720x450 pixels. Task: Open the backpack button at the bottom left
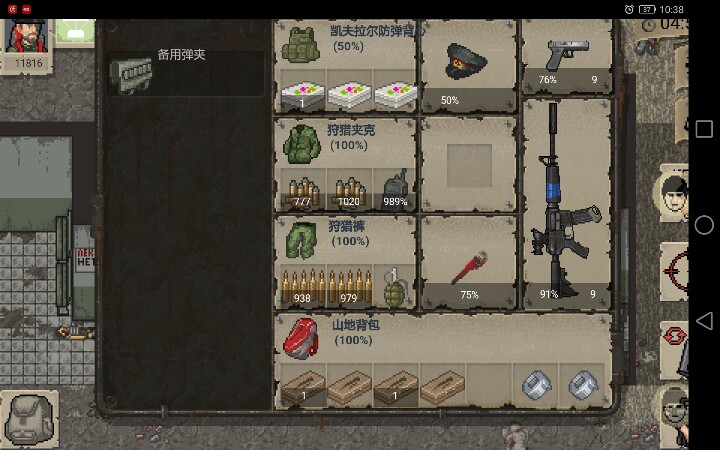[29, 416]
